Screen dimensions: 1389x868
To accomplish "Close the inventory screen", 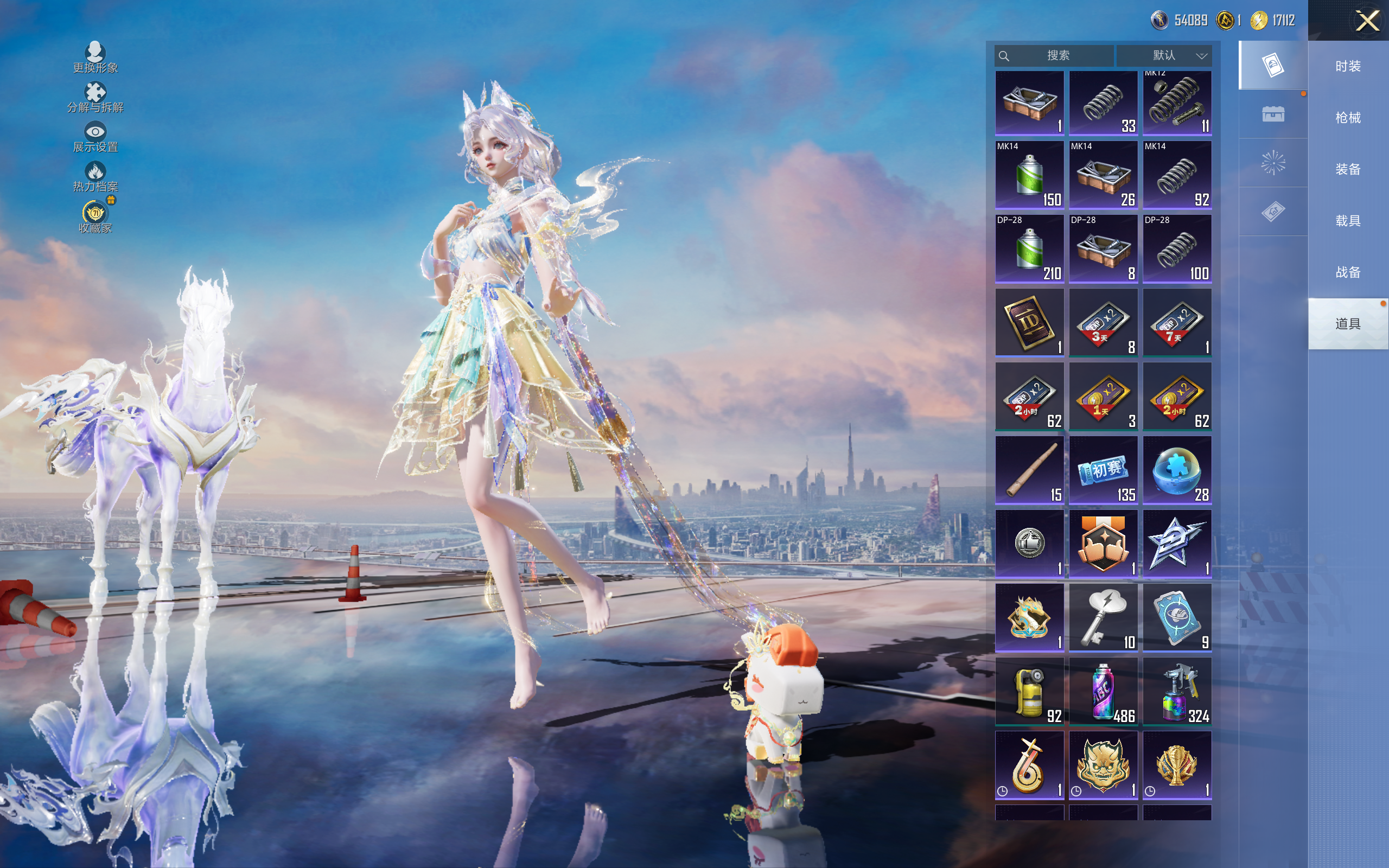I will pos(1367,21).
